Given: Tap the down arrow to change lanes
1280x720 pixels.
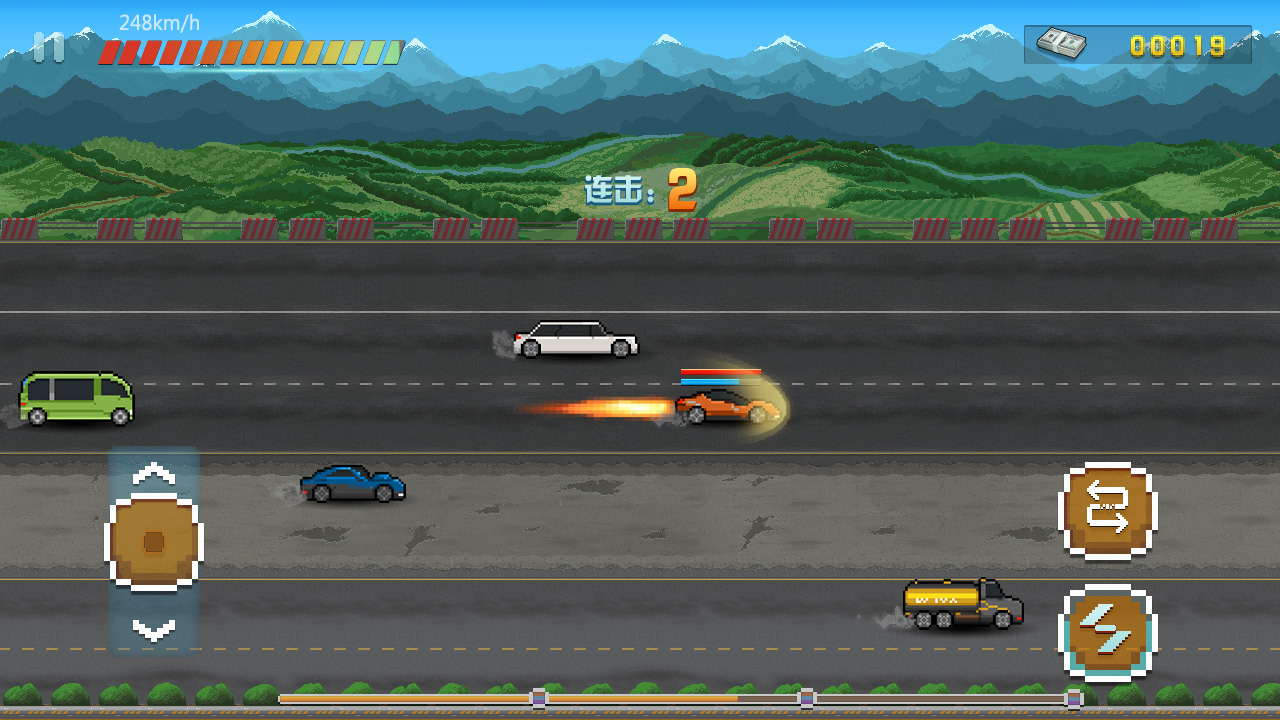Looking at the screenshot, I should click(153, 629).
